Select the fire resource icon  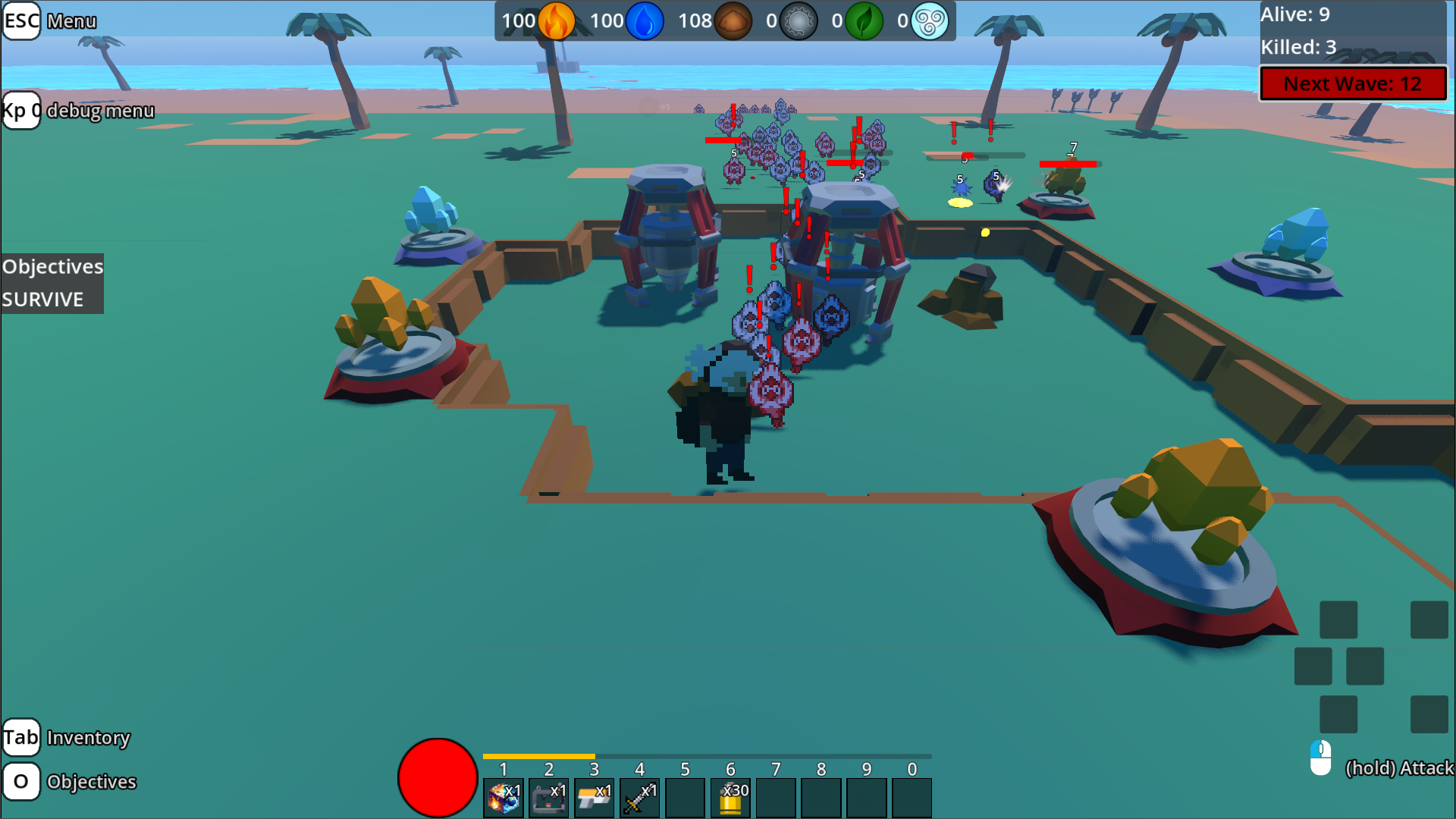click(556, 20)
